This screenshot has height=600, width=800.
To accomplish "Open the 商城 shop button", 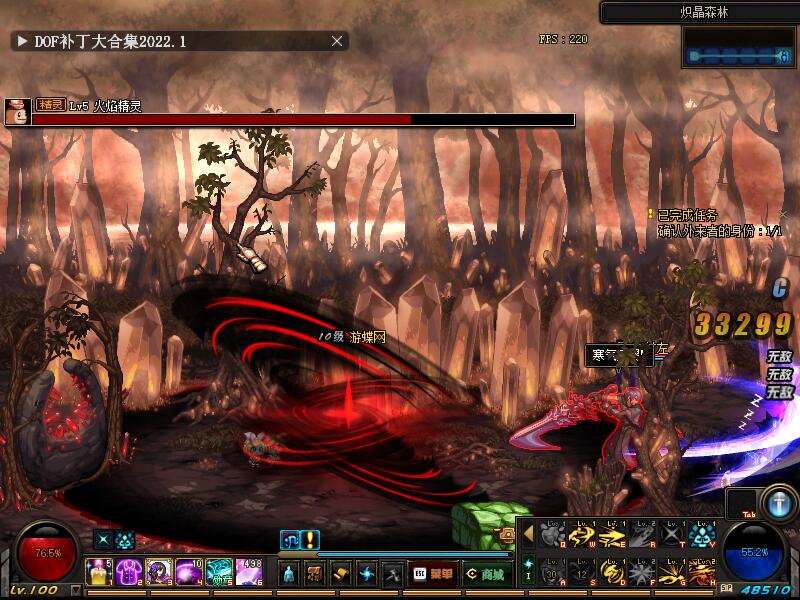I will [x=485, y=574].
